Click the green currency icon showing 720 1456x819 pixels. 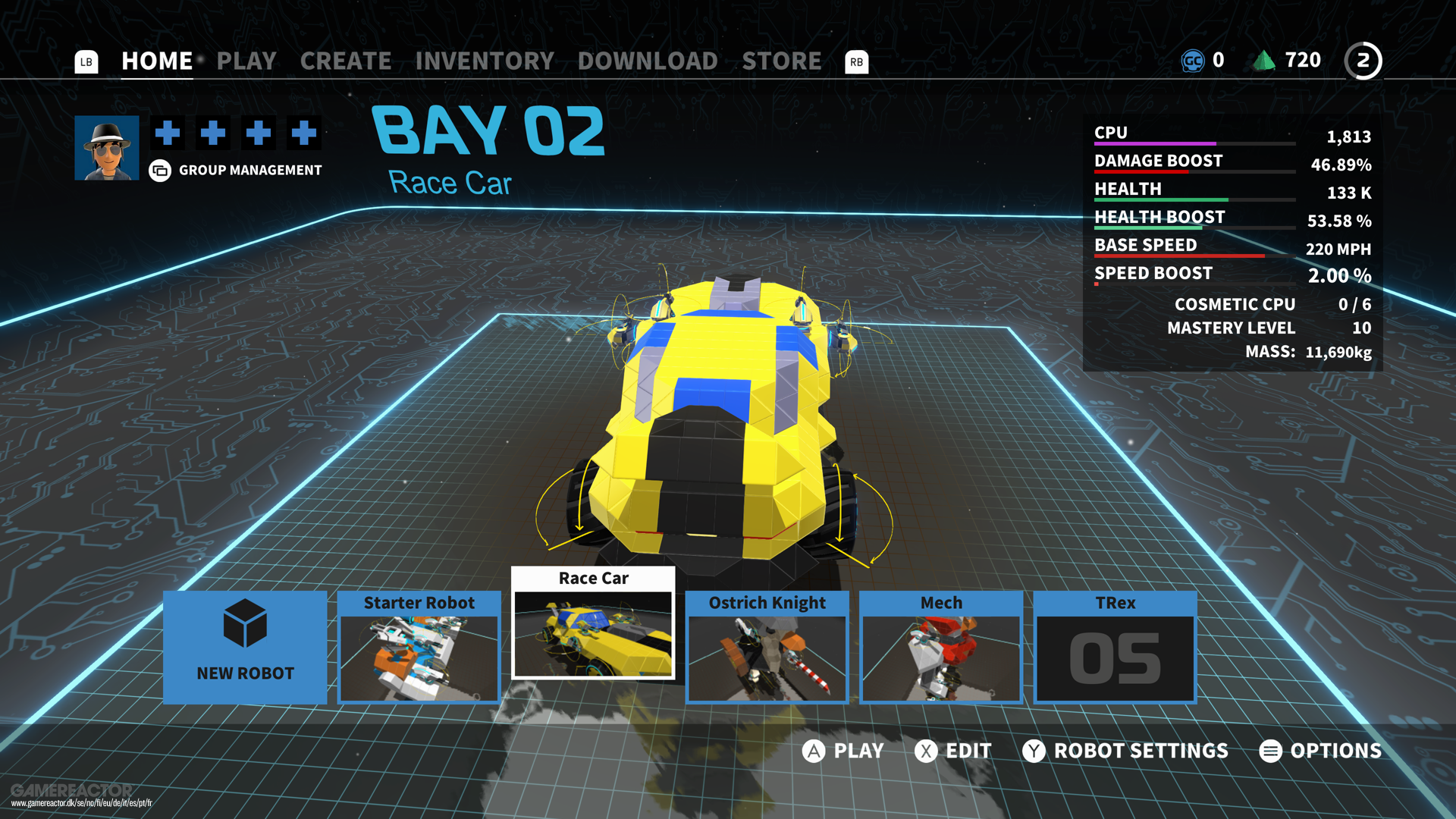click(1265, 60)
